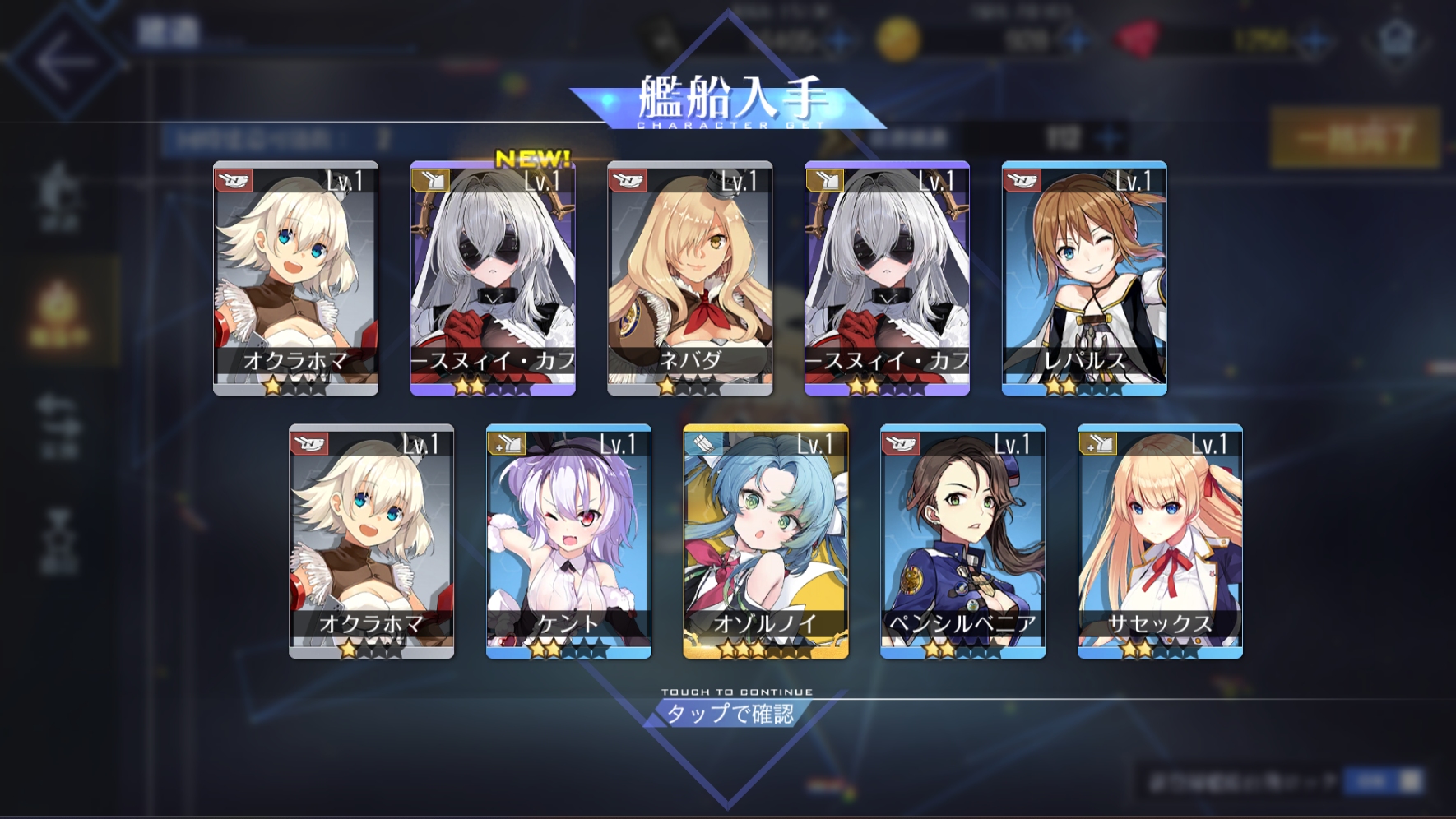Select the gold オゾルノイ card
This screenshot has width=1456, height=819.
tap(766, 541)
